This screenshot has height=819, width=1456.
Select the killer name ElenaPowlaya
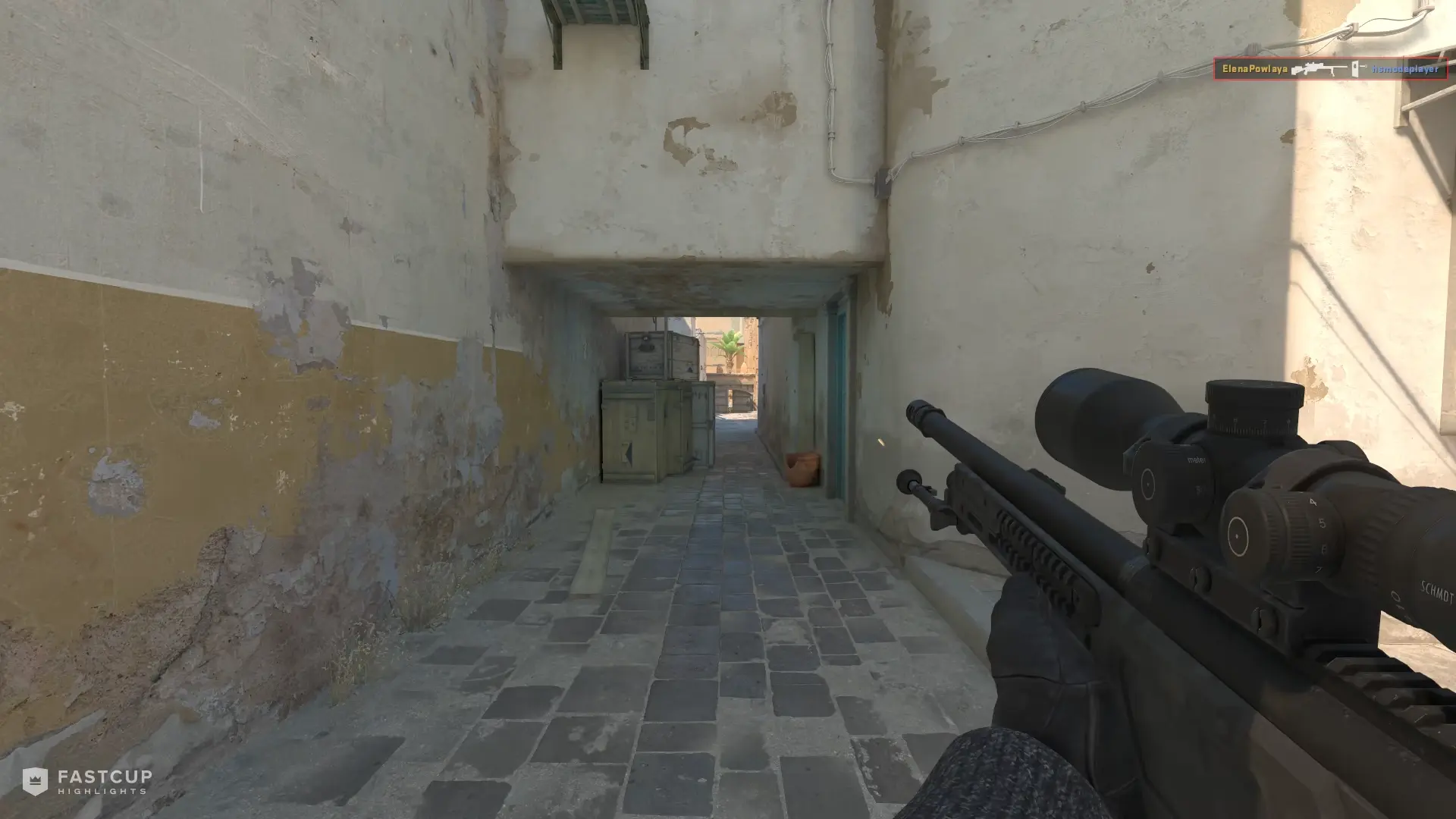tap(1255, 68)
